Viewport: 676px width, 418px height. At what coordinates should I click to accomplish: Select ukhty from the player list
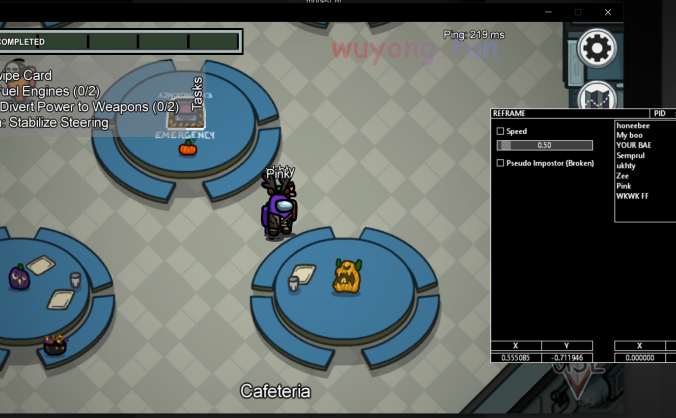(626, 165)
